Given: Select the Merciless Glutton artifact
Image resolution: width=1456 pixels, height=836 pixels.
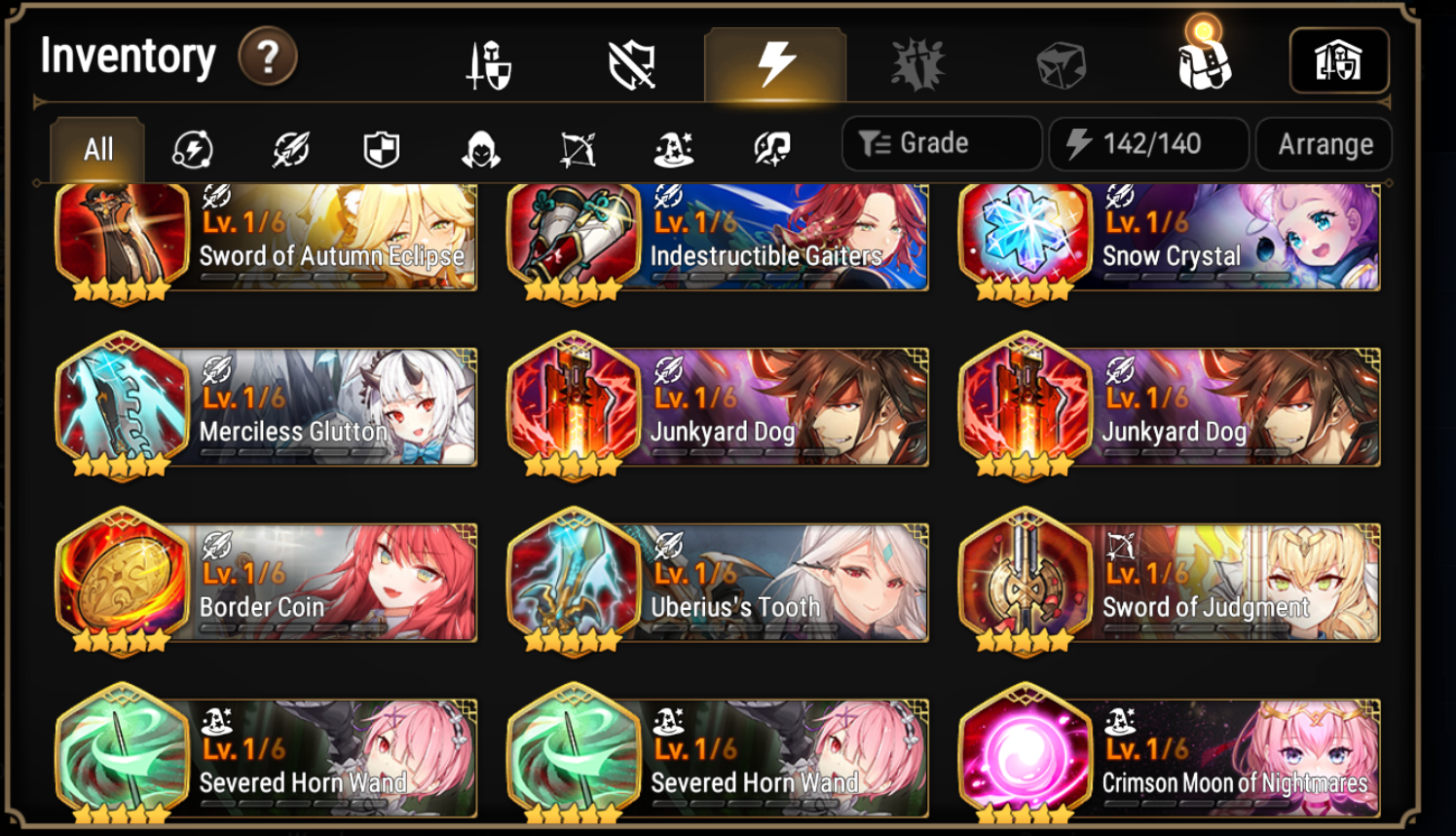Looking at the screenshot, I should coord(269,407).
